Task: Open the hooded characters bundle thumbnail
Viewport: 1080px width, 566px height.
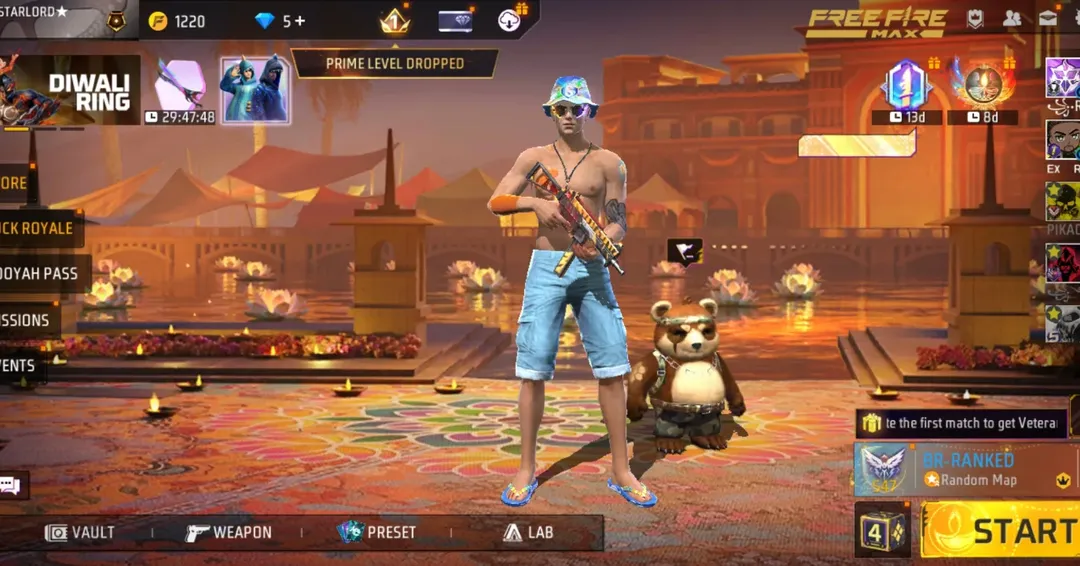Action: click(255, 90)
